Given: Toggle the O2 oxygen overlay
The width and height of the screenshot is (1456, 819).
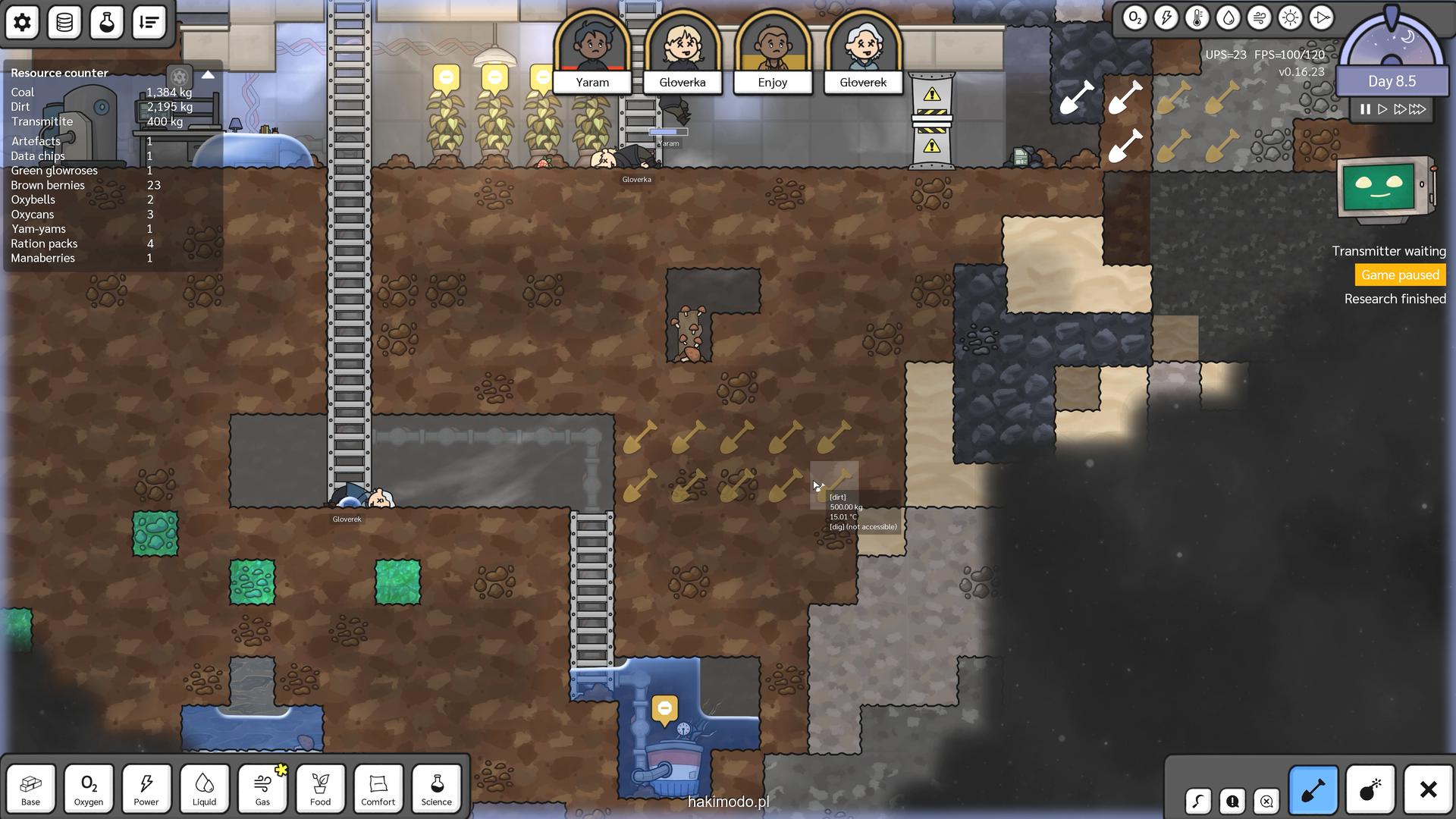Looking at the screenshot, I should coord(1134,18).
